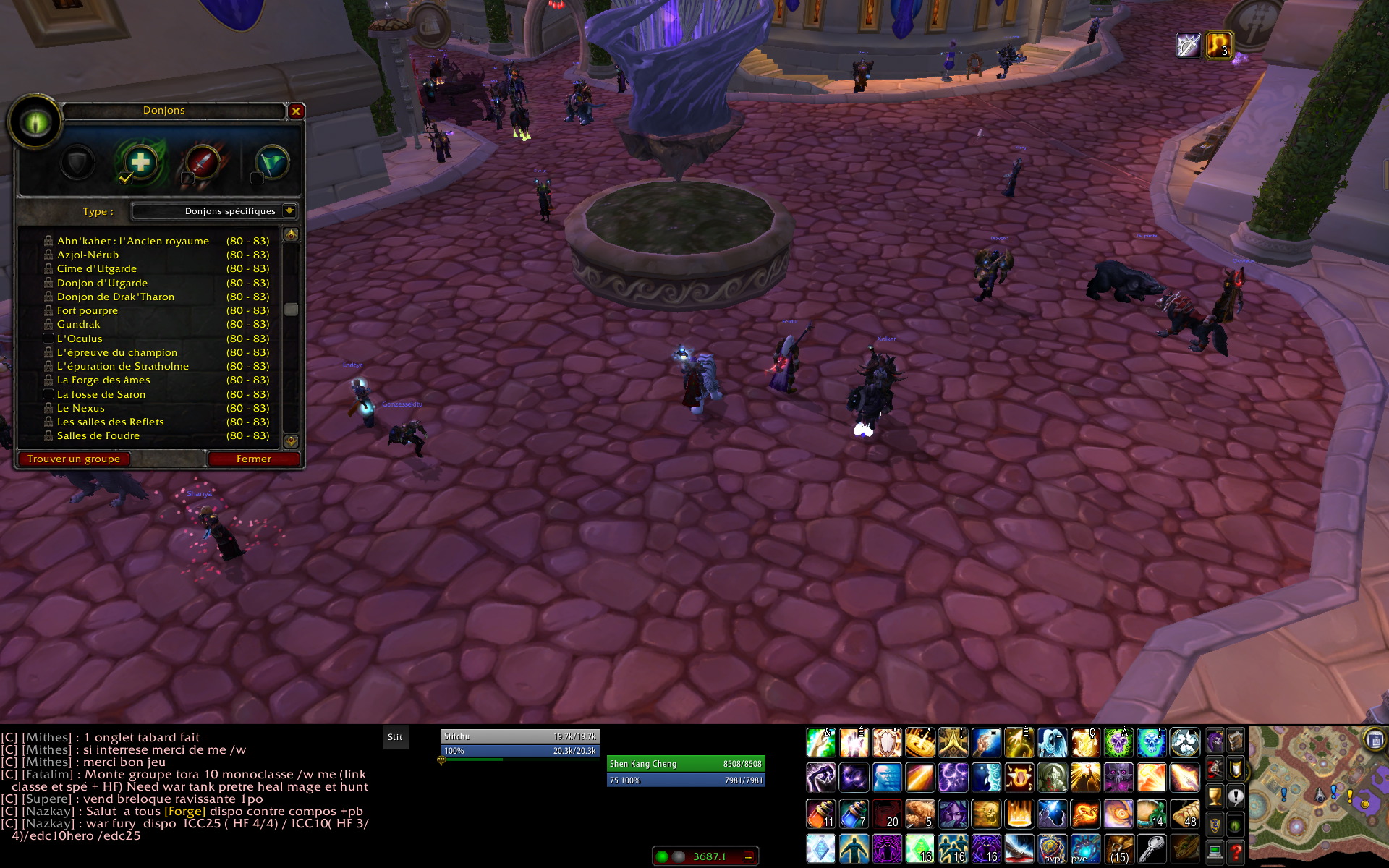Close the Donjons window with the X
This screenshot has width=1389, height=868.
[x=296, y=111]
